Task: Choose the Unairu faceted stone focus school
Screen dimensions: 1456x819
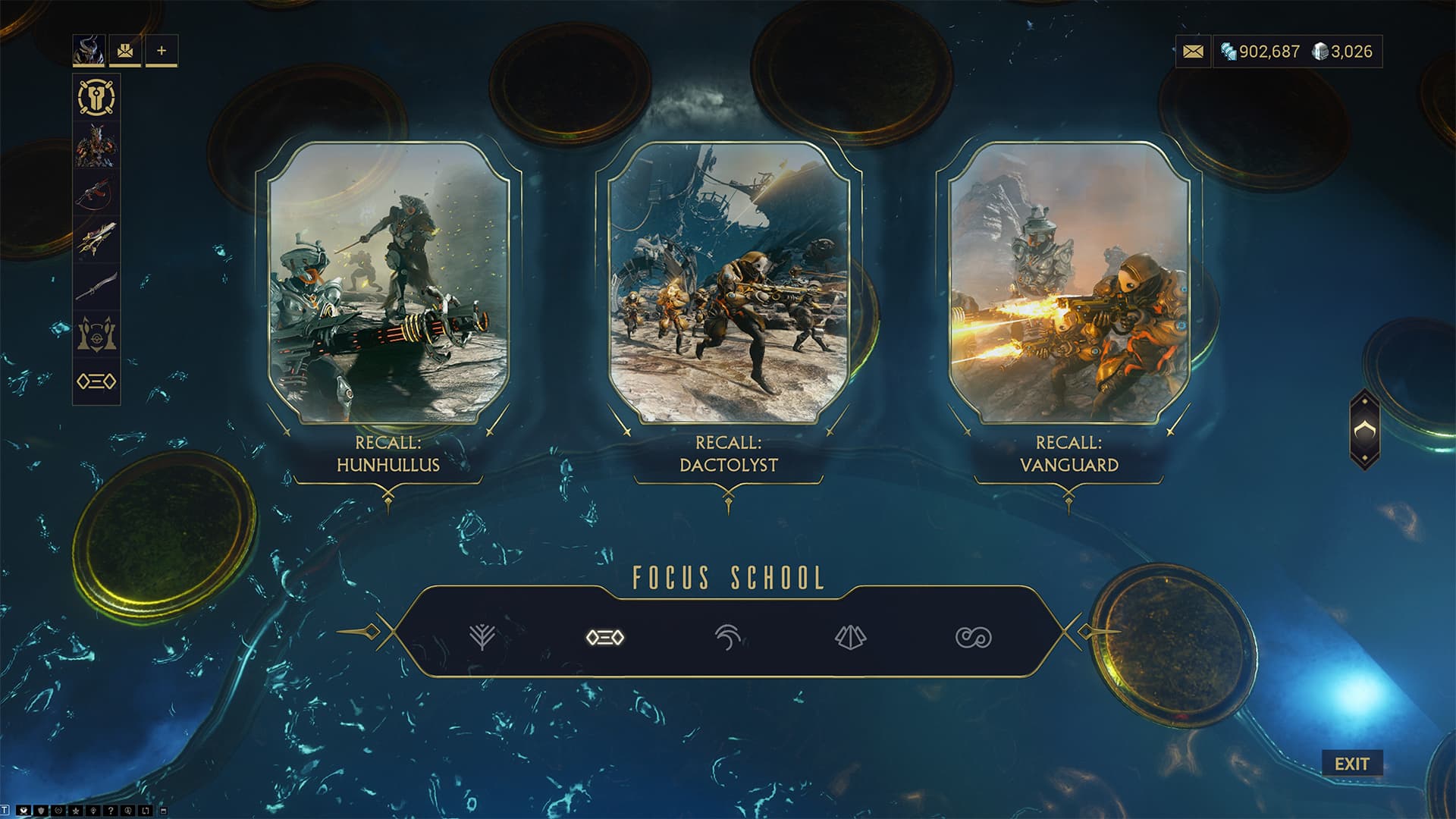Action: 851,638
